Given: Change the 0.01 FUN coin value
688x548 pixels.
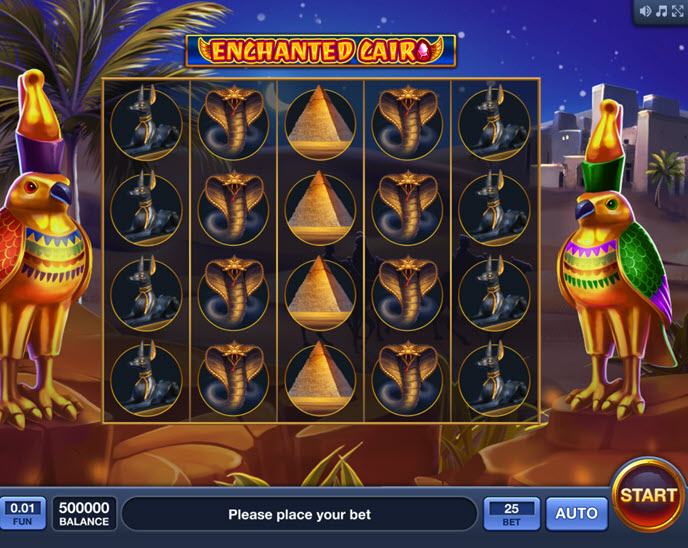Looking at the screenshot, I should pos(21,514).
